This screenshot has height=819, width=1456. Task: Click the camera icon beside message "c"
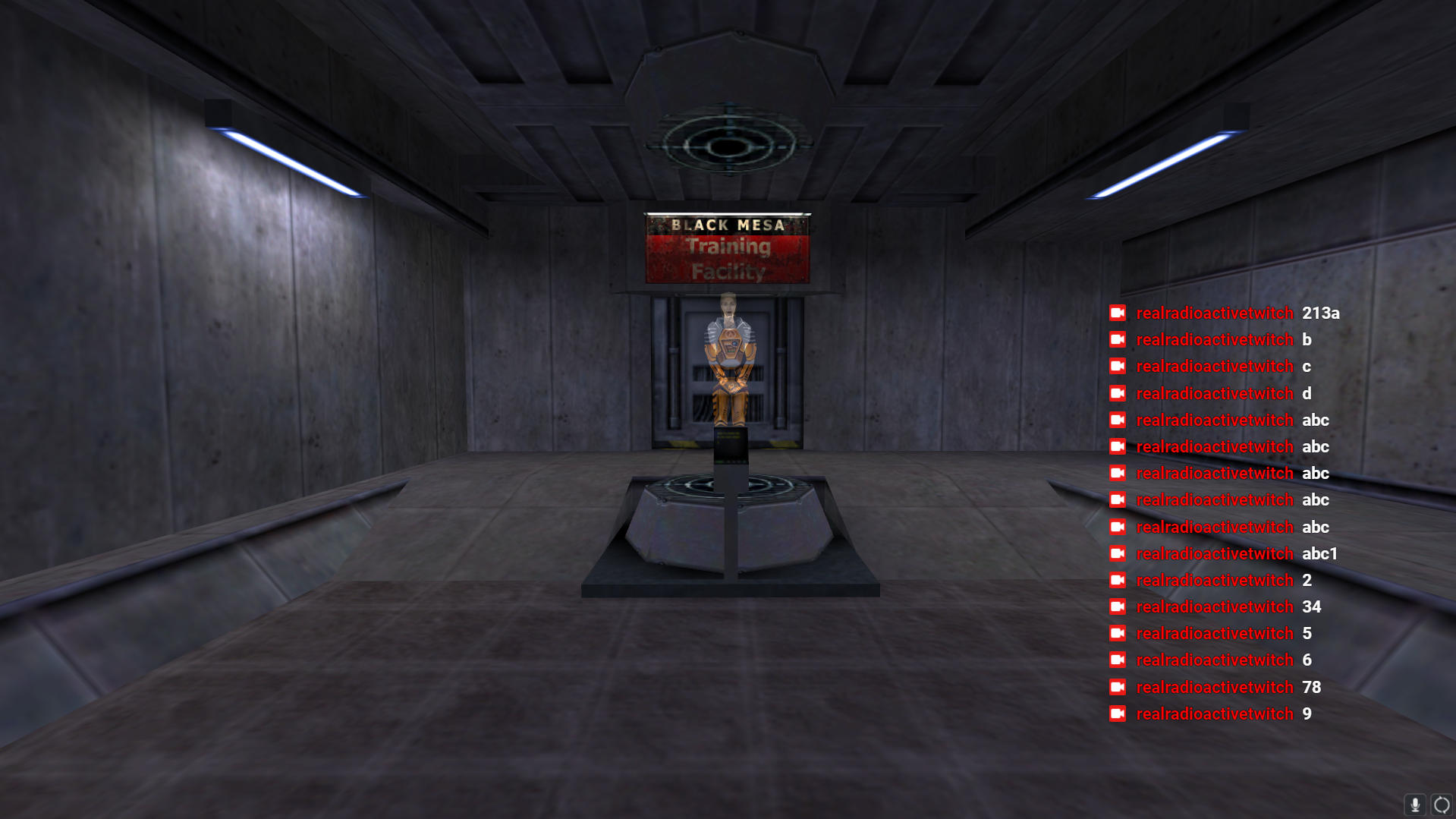click(1118, 366)
